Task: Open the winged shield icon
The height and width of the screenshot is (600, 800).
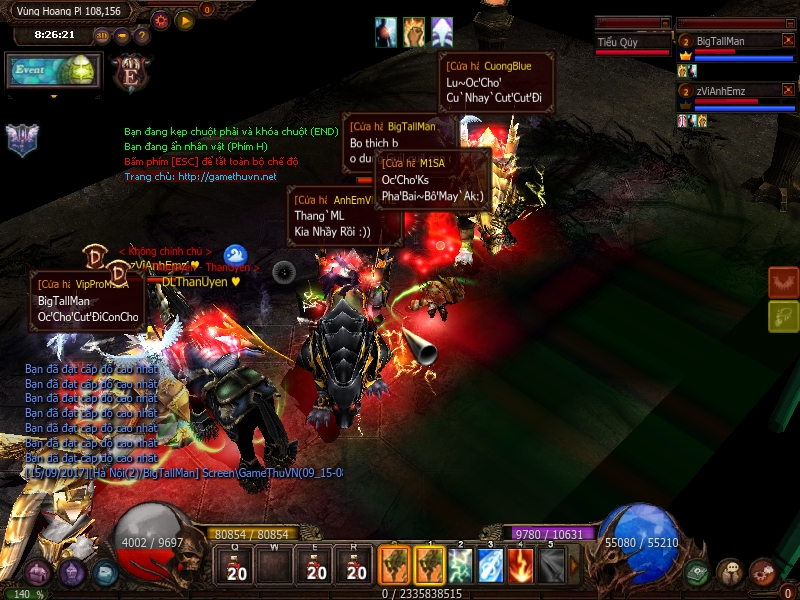Action: click(x=22, y=140)
